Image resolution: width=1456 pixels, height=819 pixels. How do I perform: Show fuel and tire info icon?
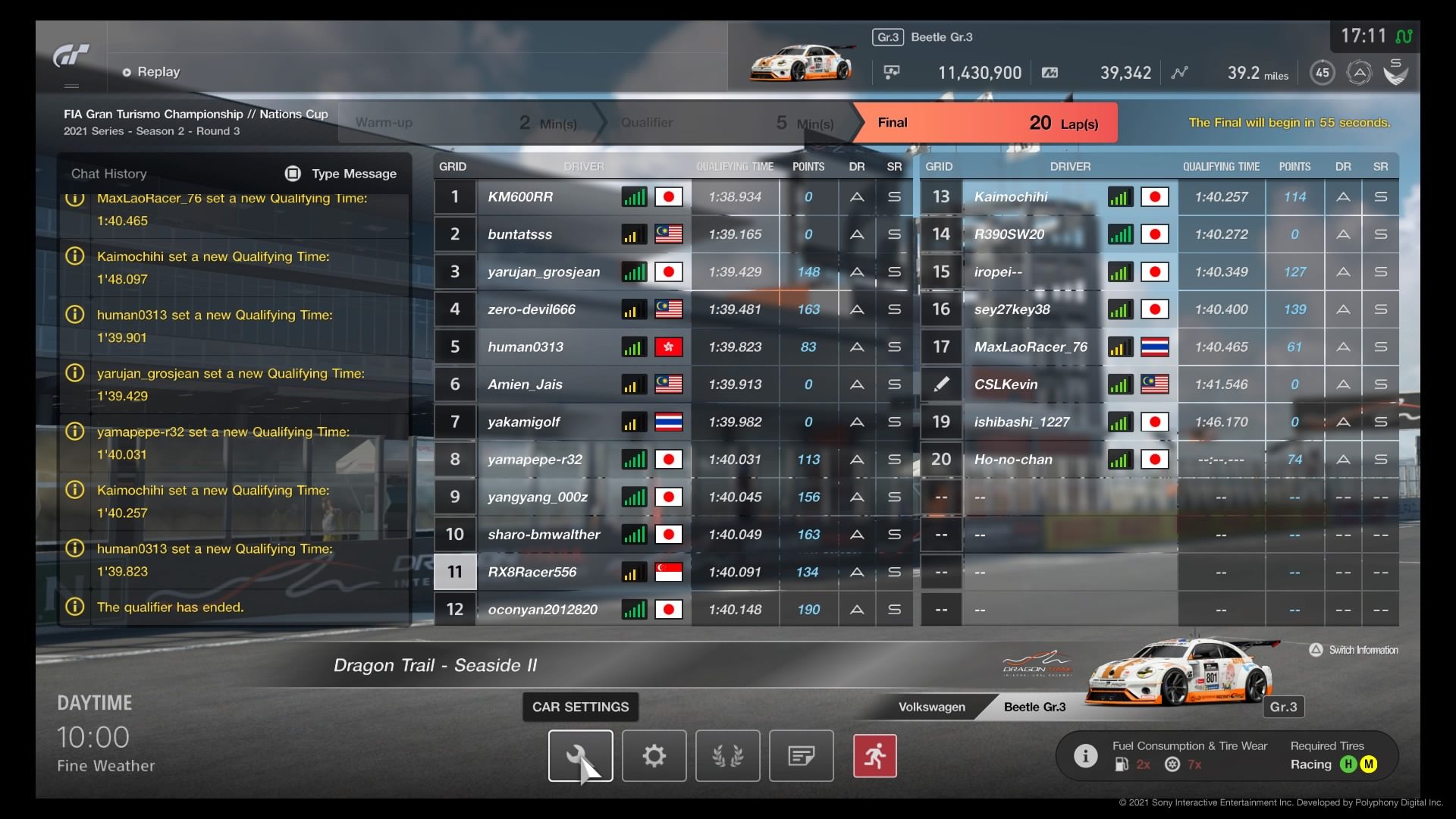click(1085, 755)
